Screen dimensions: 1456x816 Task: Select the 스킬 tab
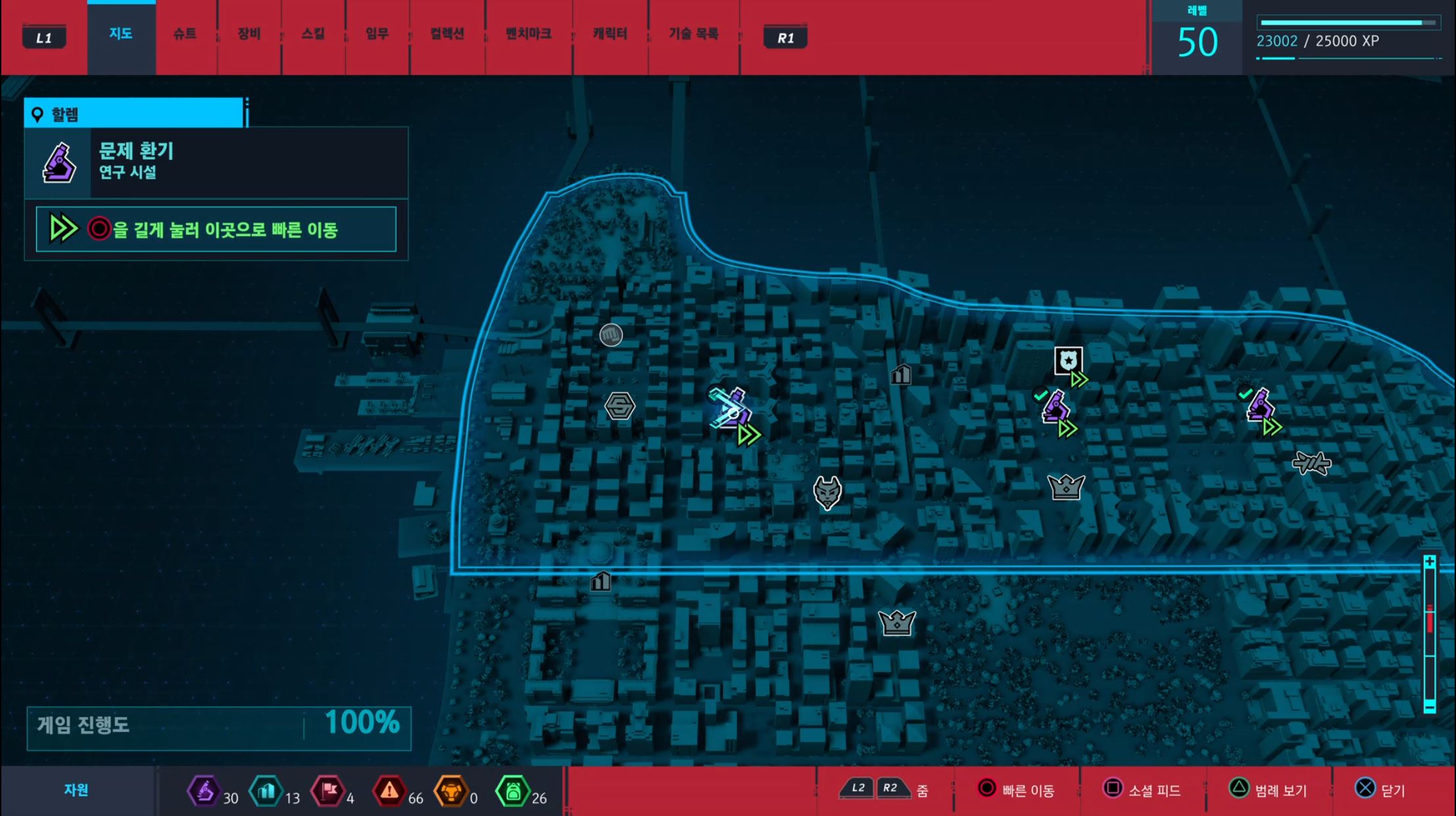[313, 34]
